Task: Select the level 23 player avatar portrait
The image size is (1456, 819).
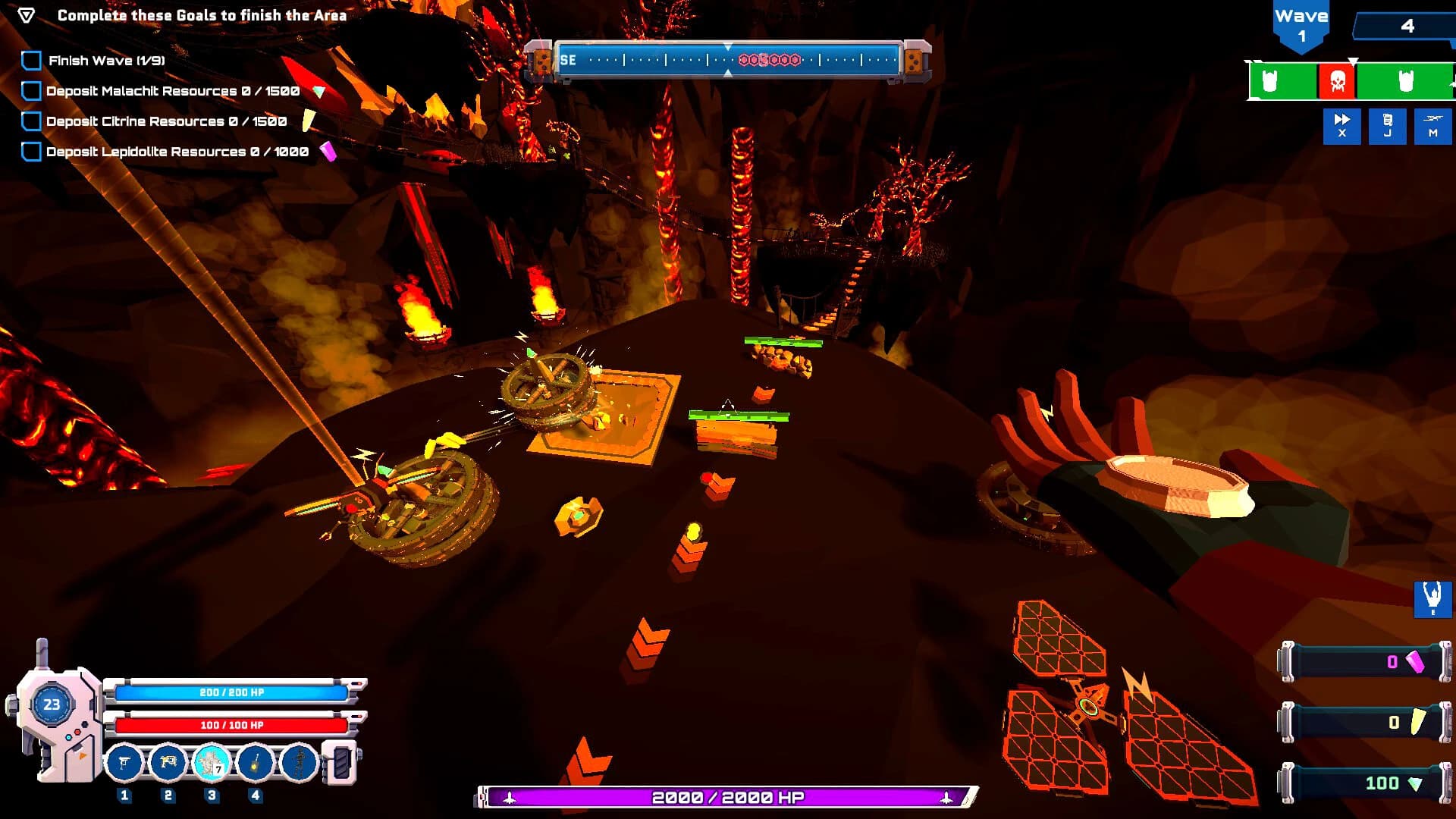Action: (51, 704)
